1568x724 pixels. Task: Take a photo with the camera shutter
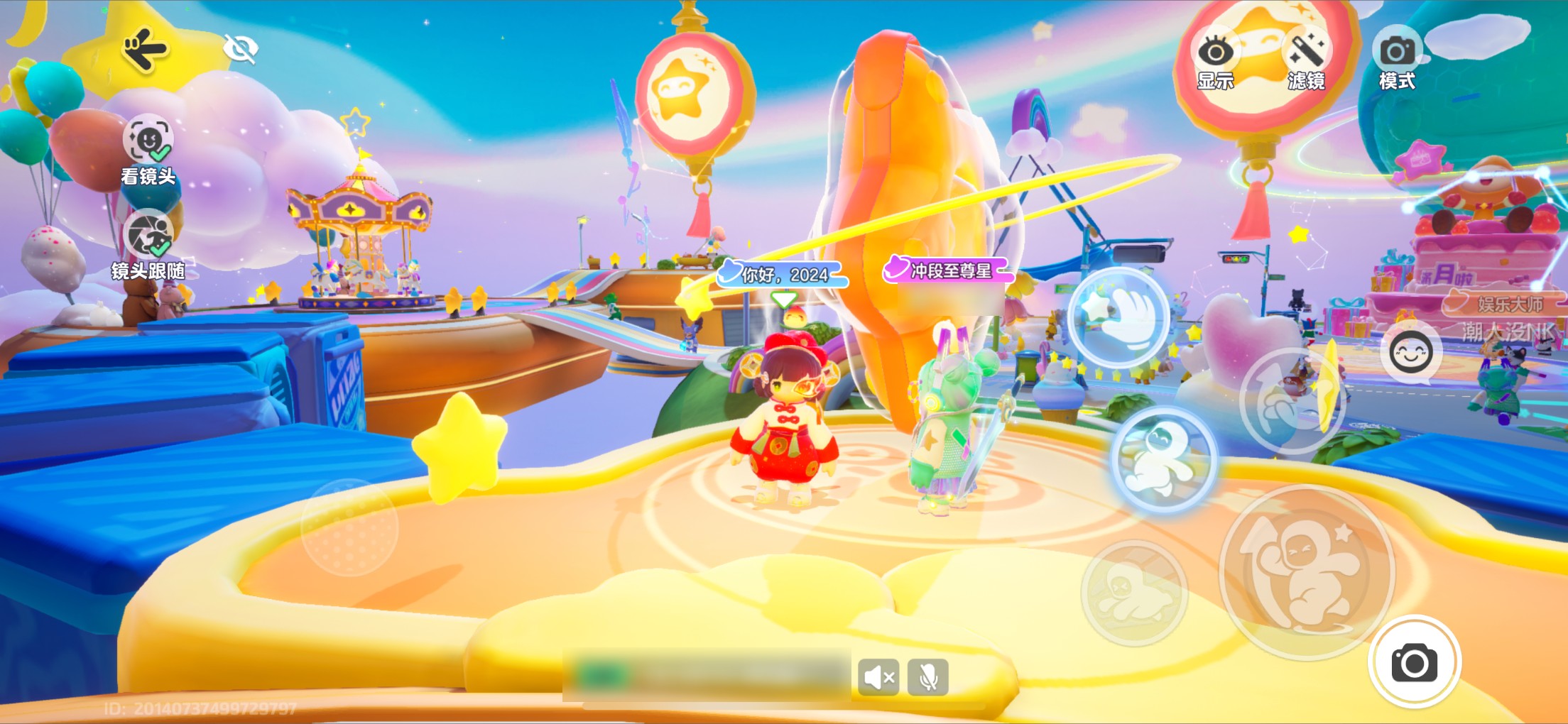pos(1414,662)
